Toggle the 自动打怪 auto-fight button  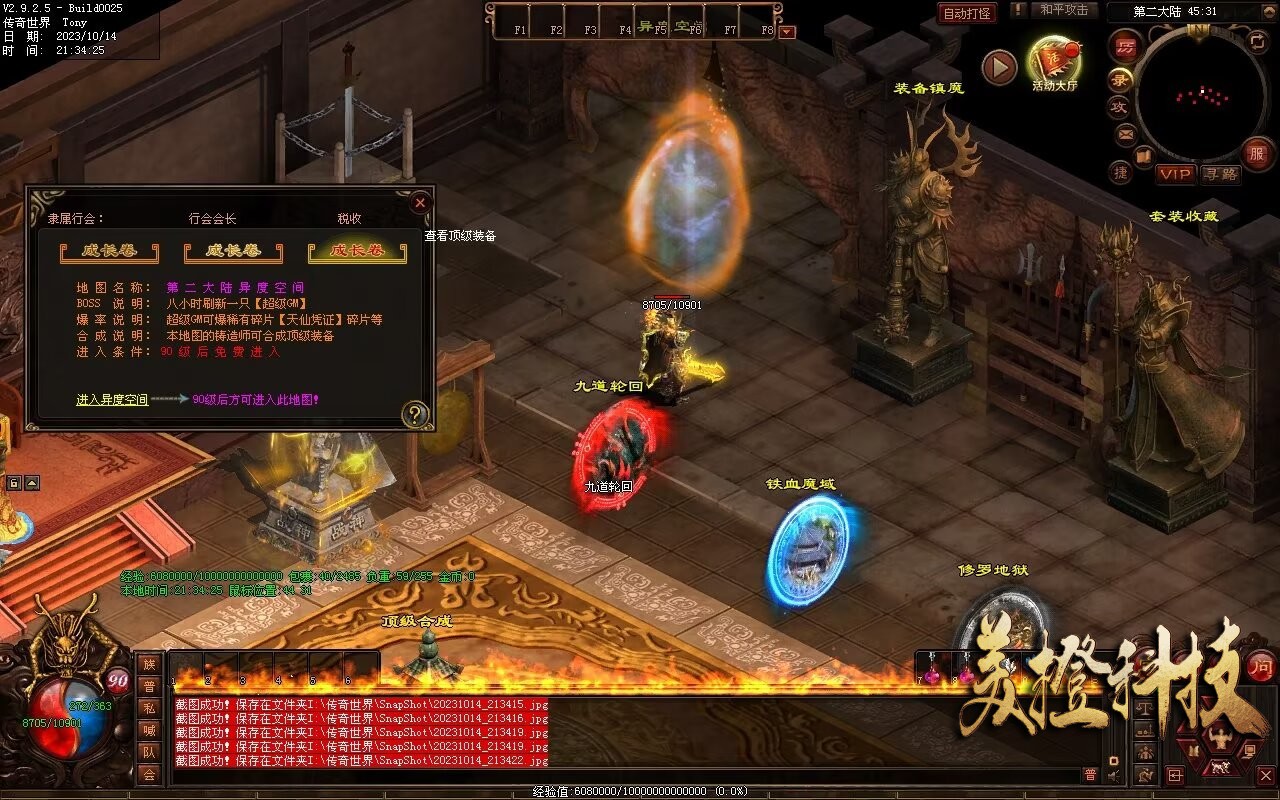pyautogui.click(x=968, y=13)
